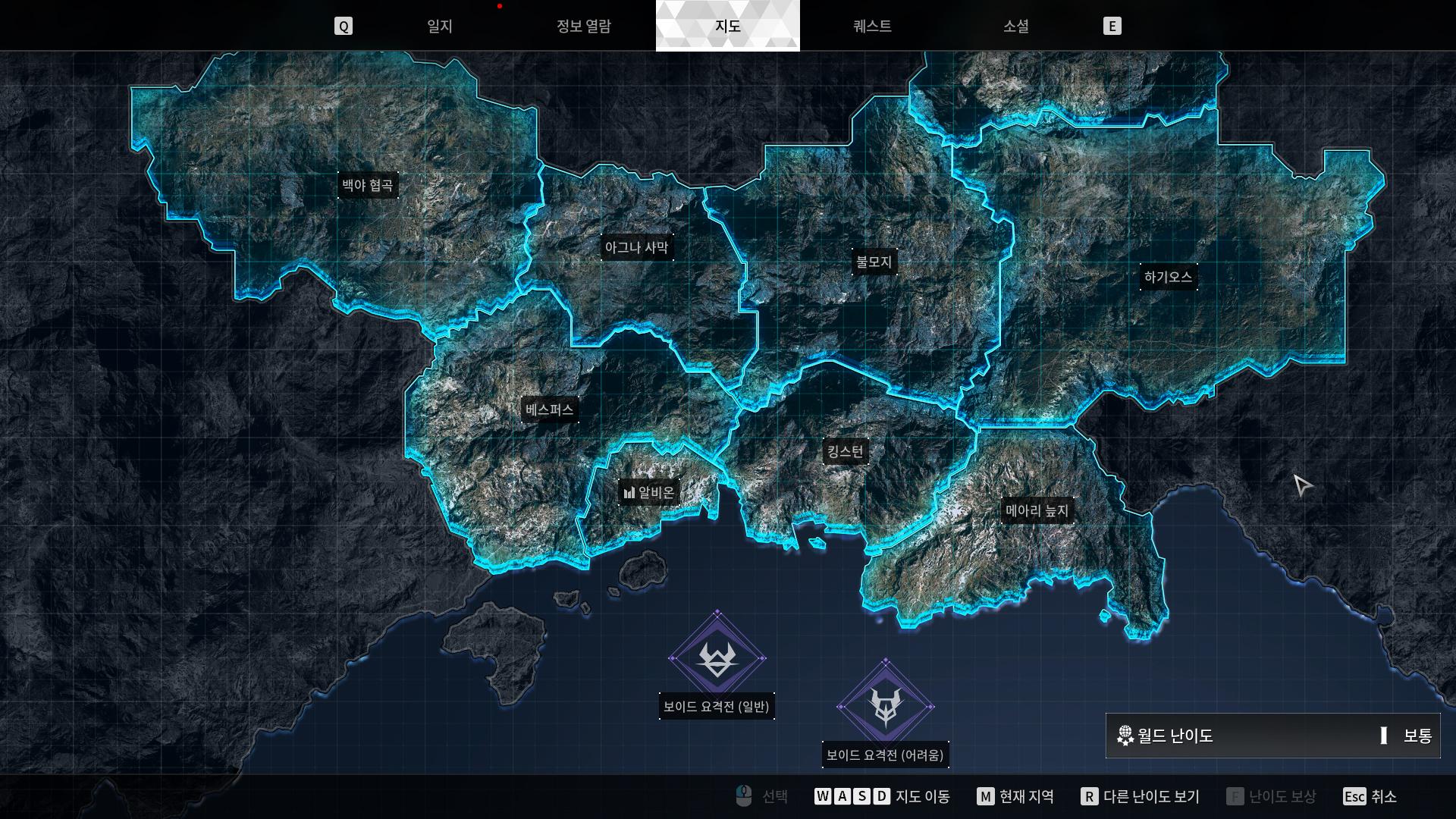Choose the 킹스턴 region

845,453
